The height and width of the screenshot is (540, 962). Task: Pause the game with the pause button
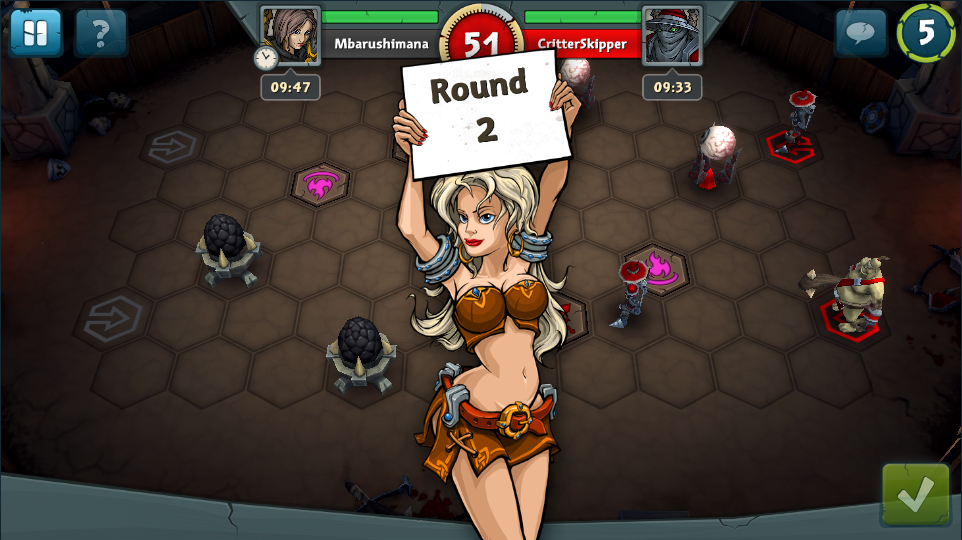pos(35,33)
